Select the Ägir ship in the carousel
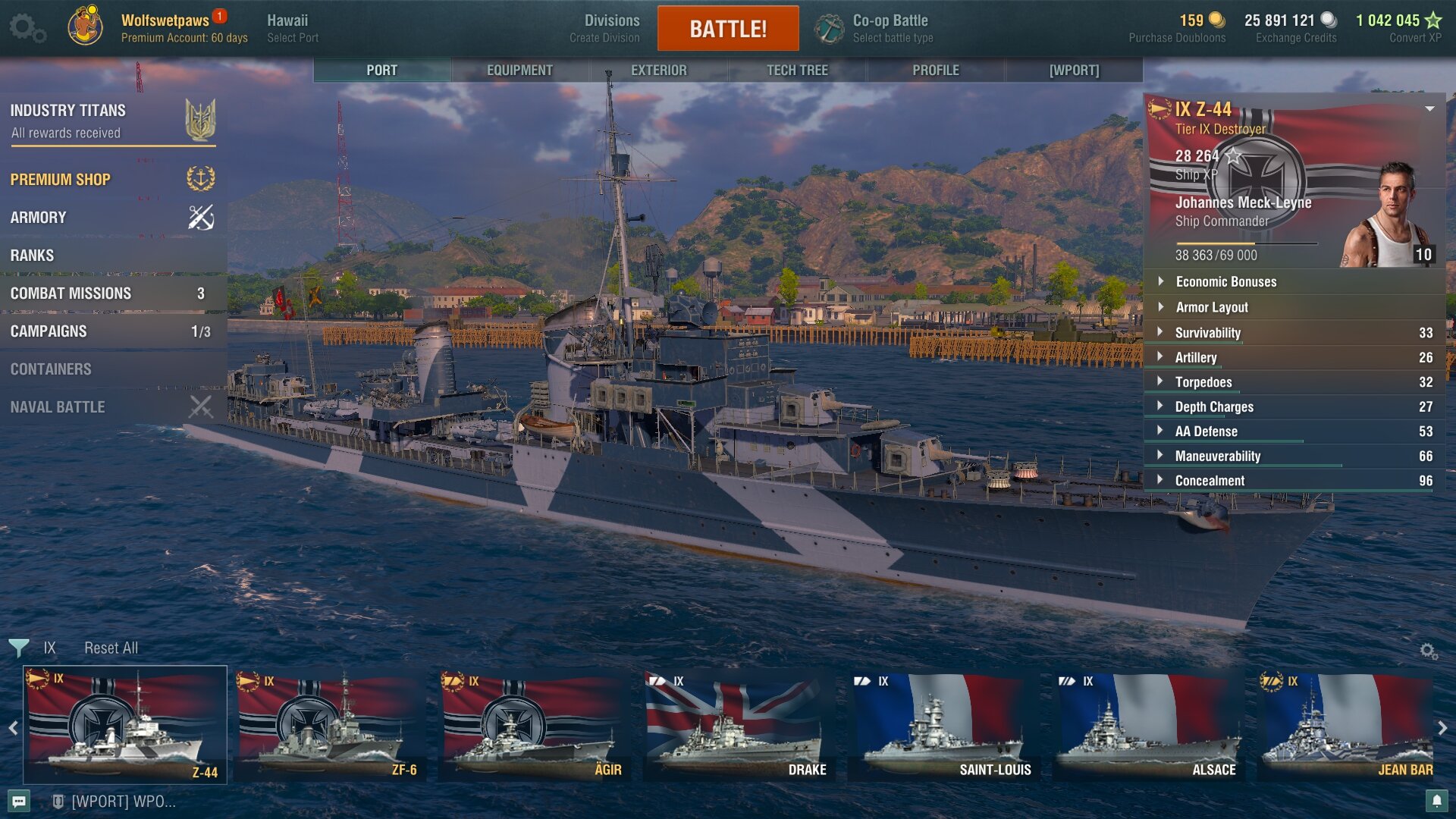The width and height of the screenshot is (1456, 819). click(x=535, y=726)
